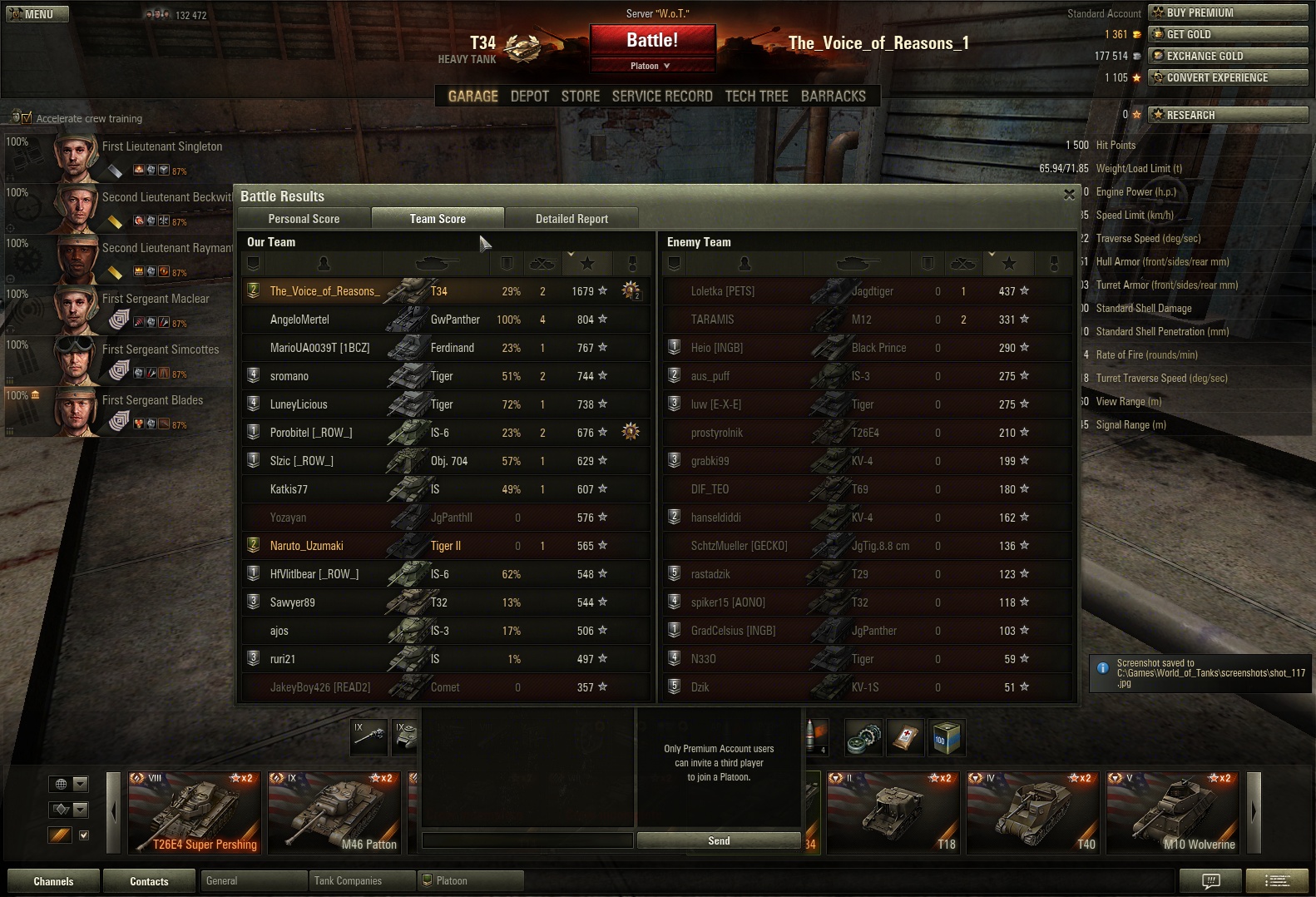
Task: Close the Battle Results window
Action: point(1069,195)
